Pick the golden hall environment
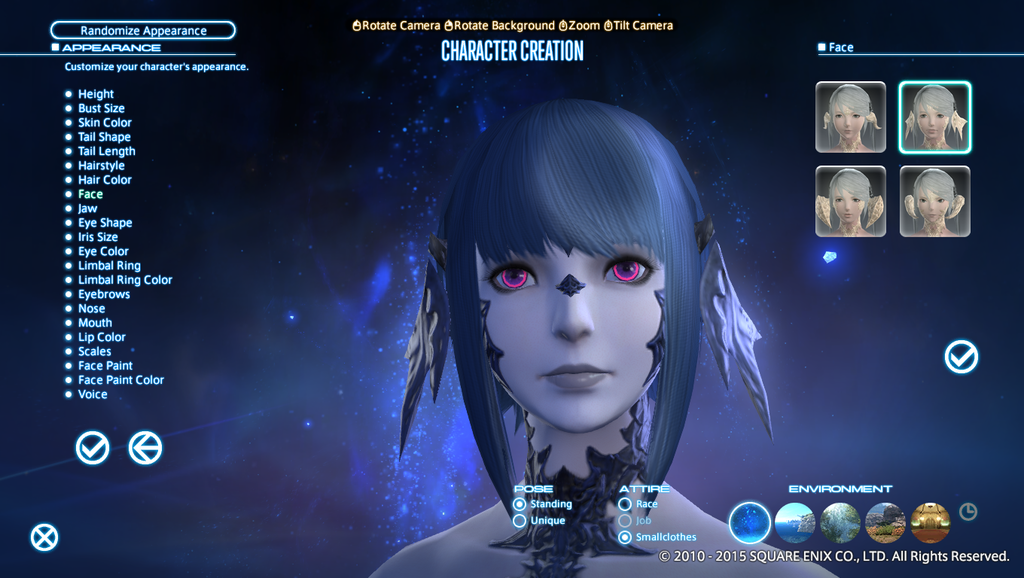The height and width of the screenshot is (578, 1024). [x=930, y=522]
